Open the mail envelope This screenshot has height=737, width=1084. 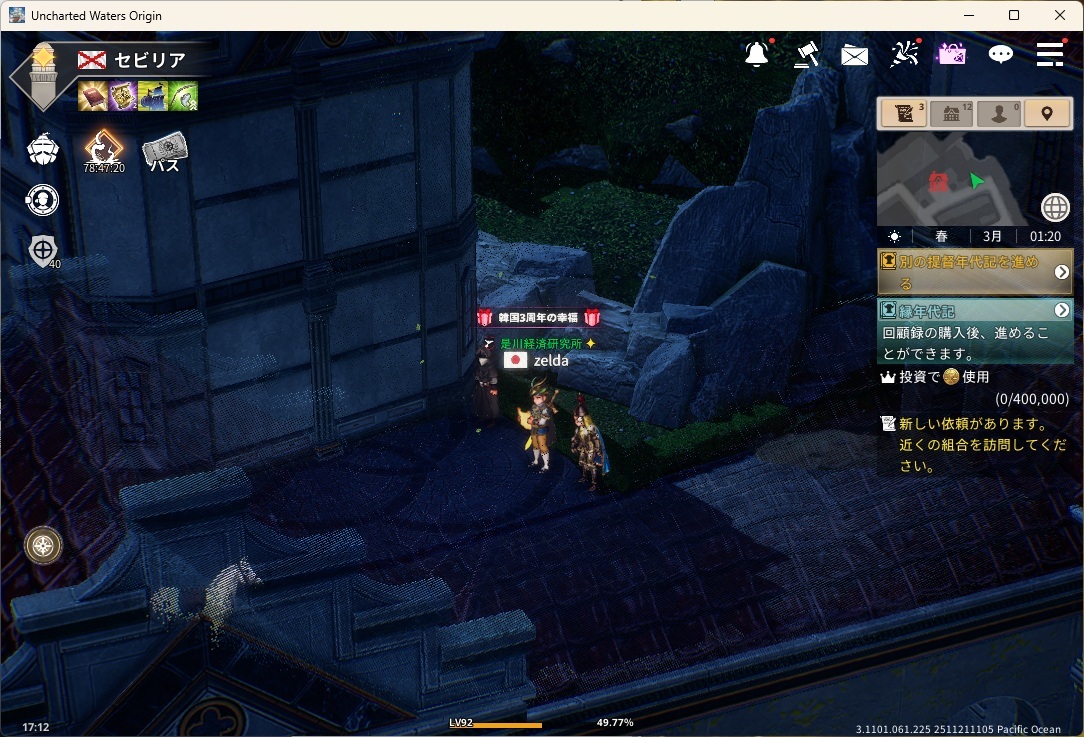pos(854,56)
